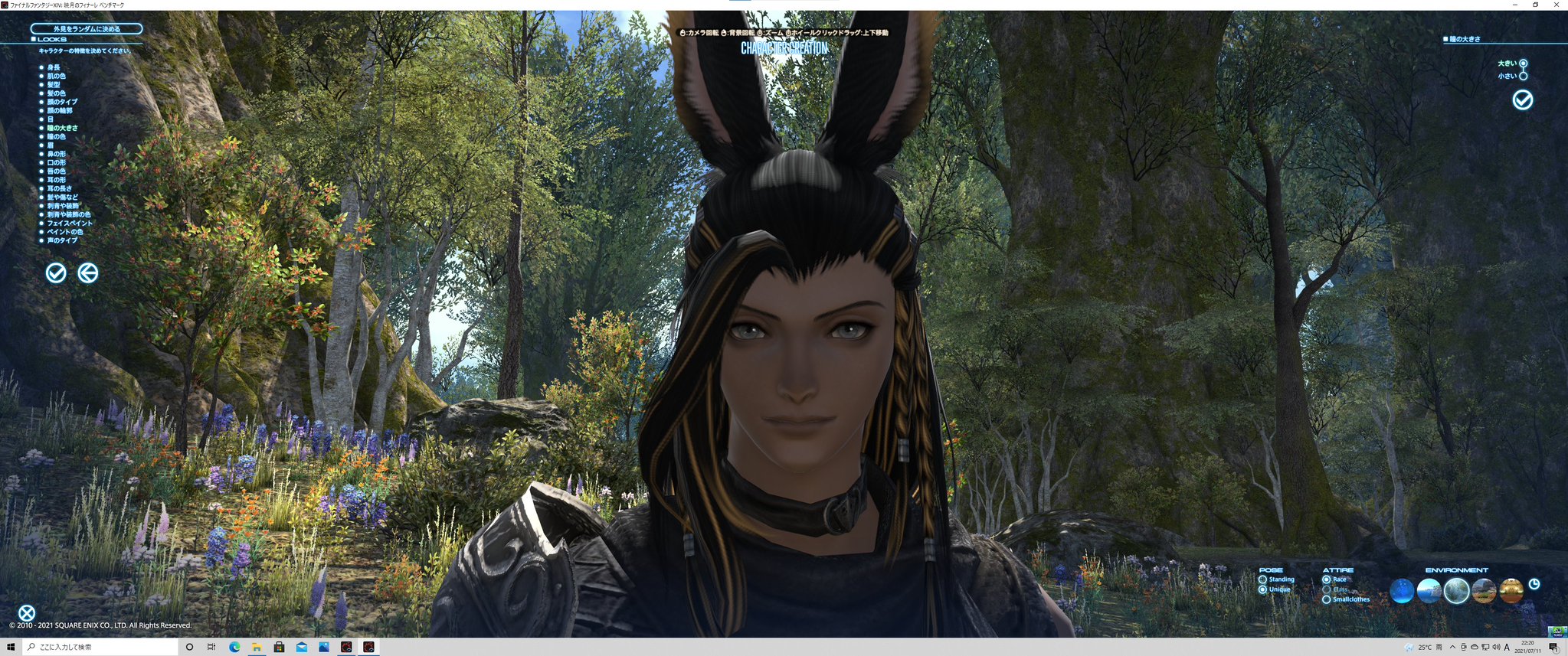Select the Standing pose radio button
This screenshot has height=656, width=1568.
(x=1262, y=579)
